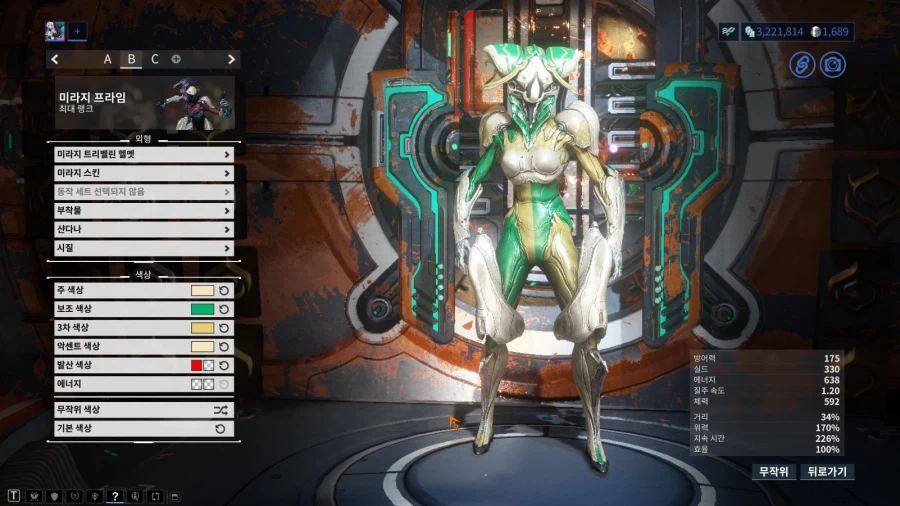Restore defaults with 기본 색상
This screenshot has height=506, width=900.
(144, 428)
